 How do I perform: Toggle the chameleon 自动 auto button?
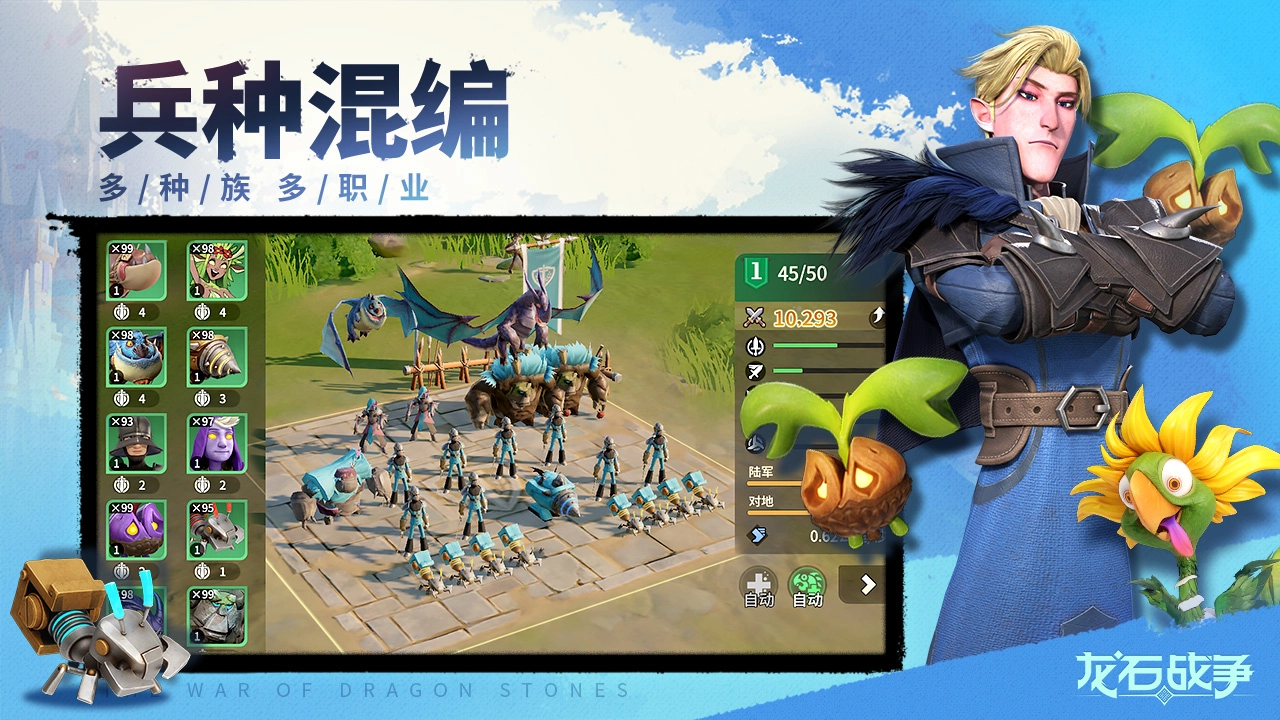805,585
